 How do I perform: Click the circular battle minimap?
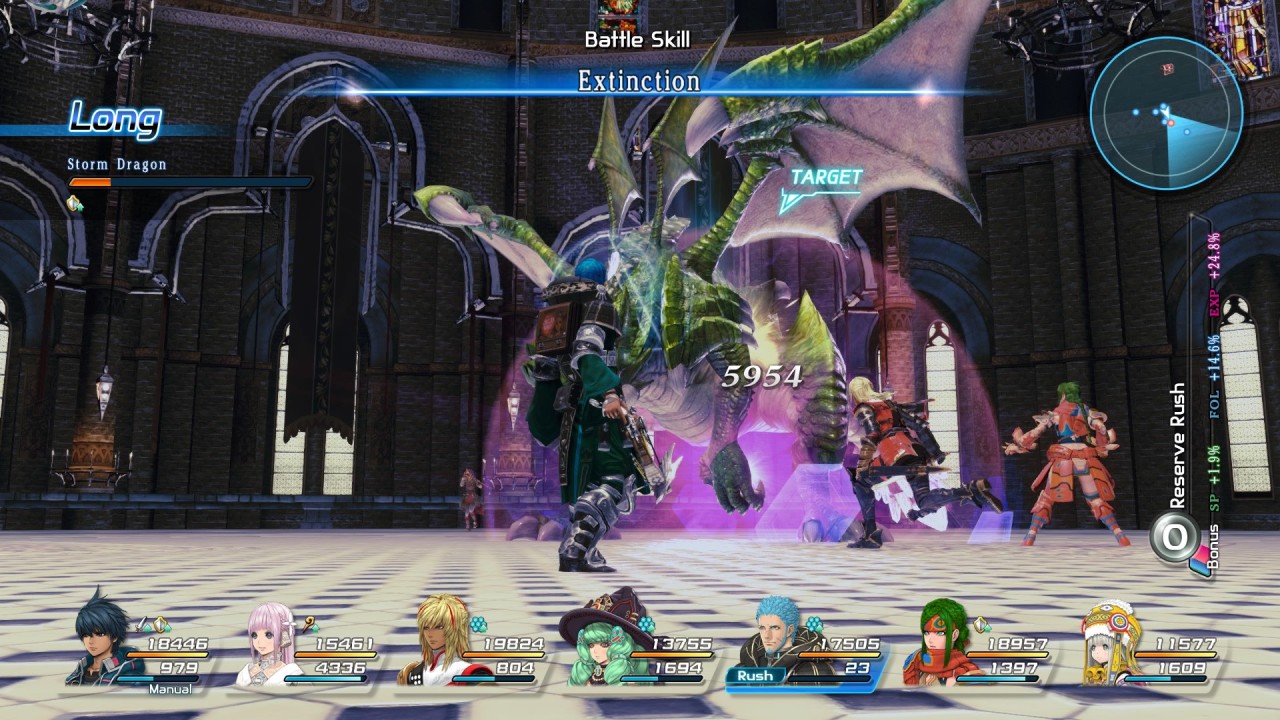1166,113
